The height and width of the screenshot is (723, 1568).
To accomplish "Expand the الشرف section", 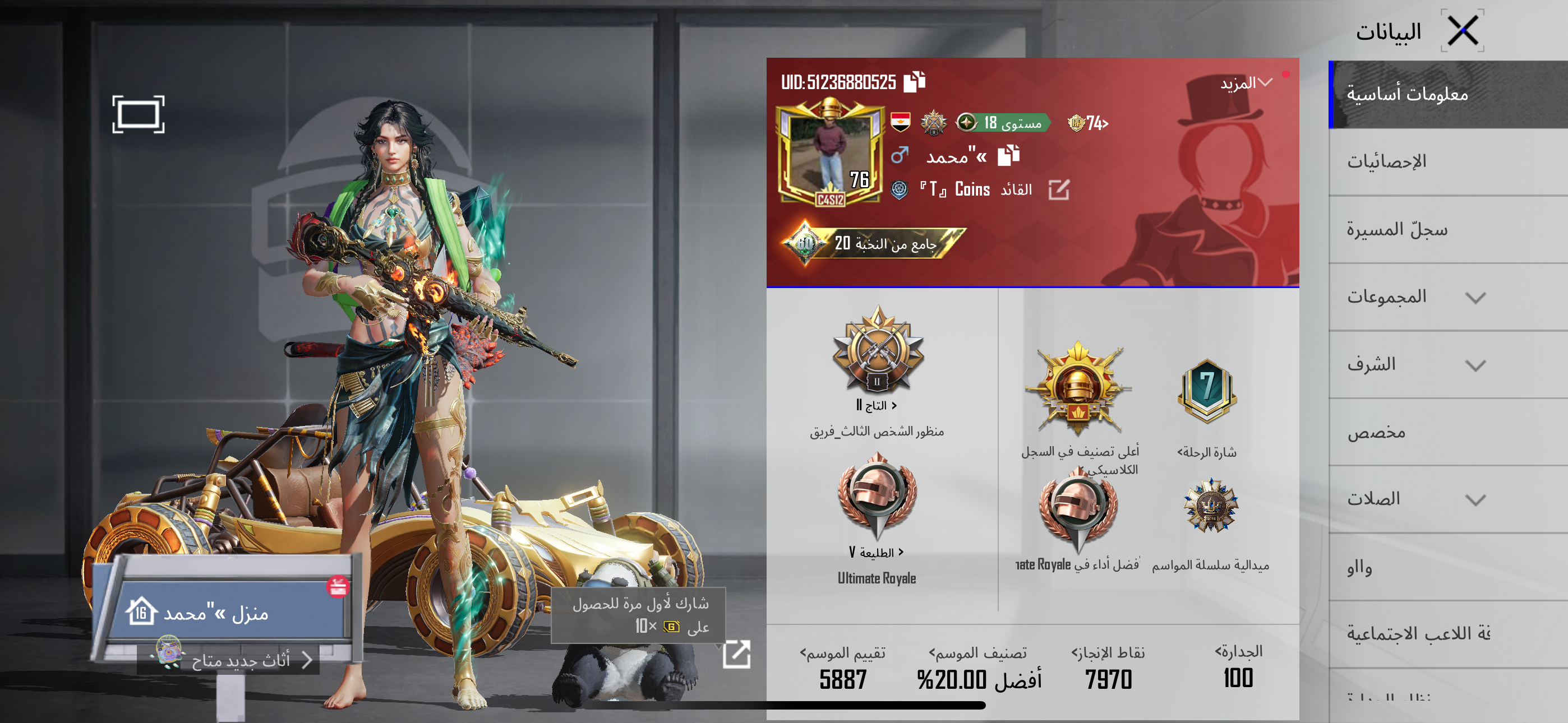I will pyautogui.click(x=1449, y=364).
